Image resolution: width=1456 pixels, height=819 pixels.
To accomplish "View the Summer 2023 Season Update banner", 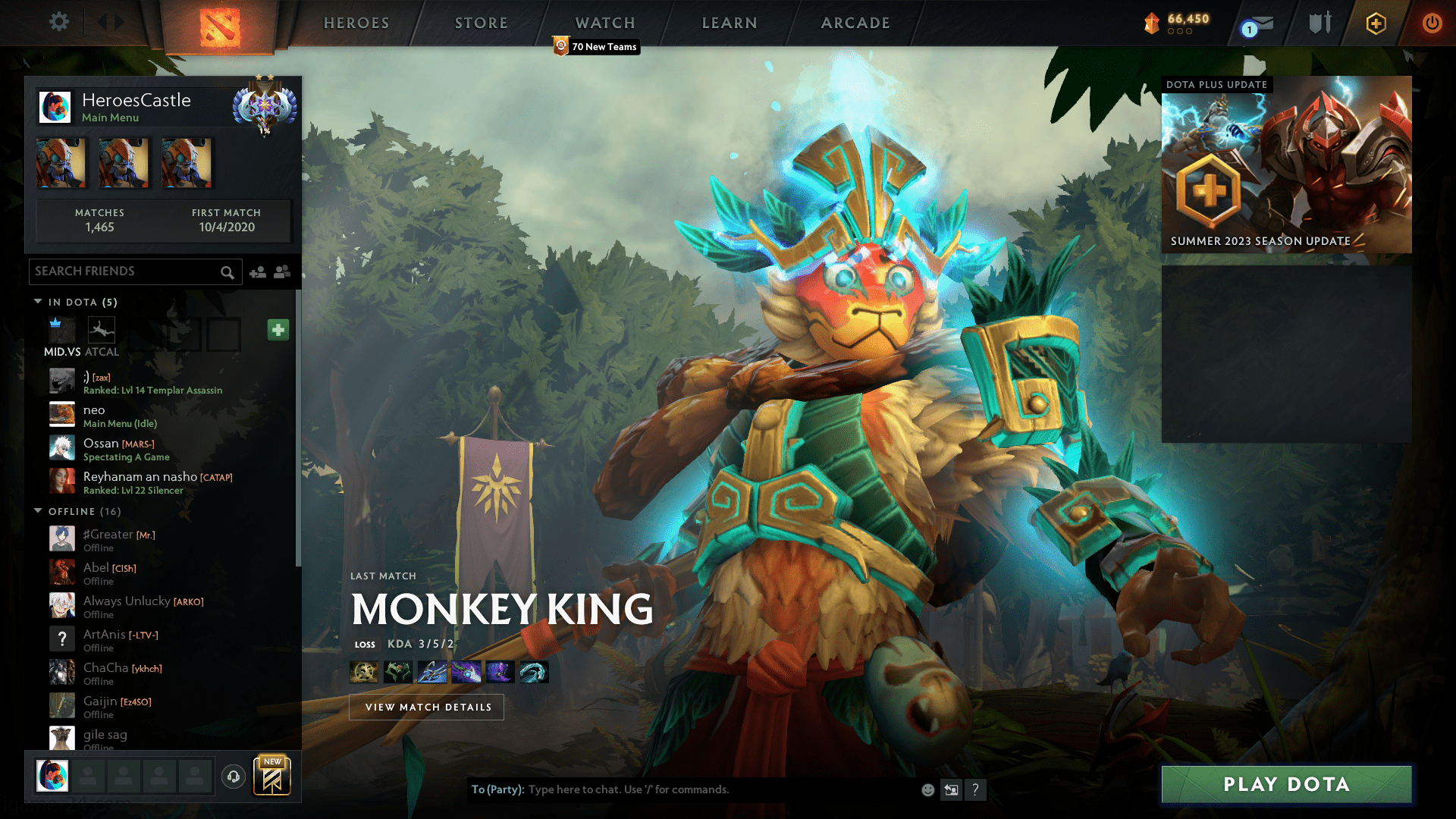I will (1286, 165).
